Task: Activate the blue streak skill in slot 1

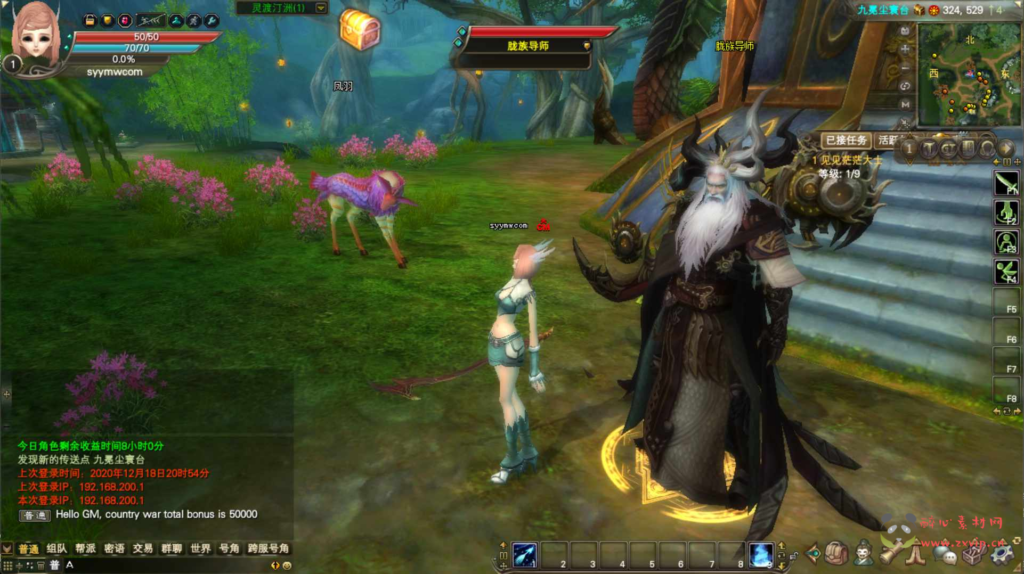Action: 526,554
